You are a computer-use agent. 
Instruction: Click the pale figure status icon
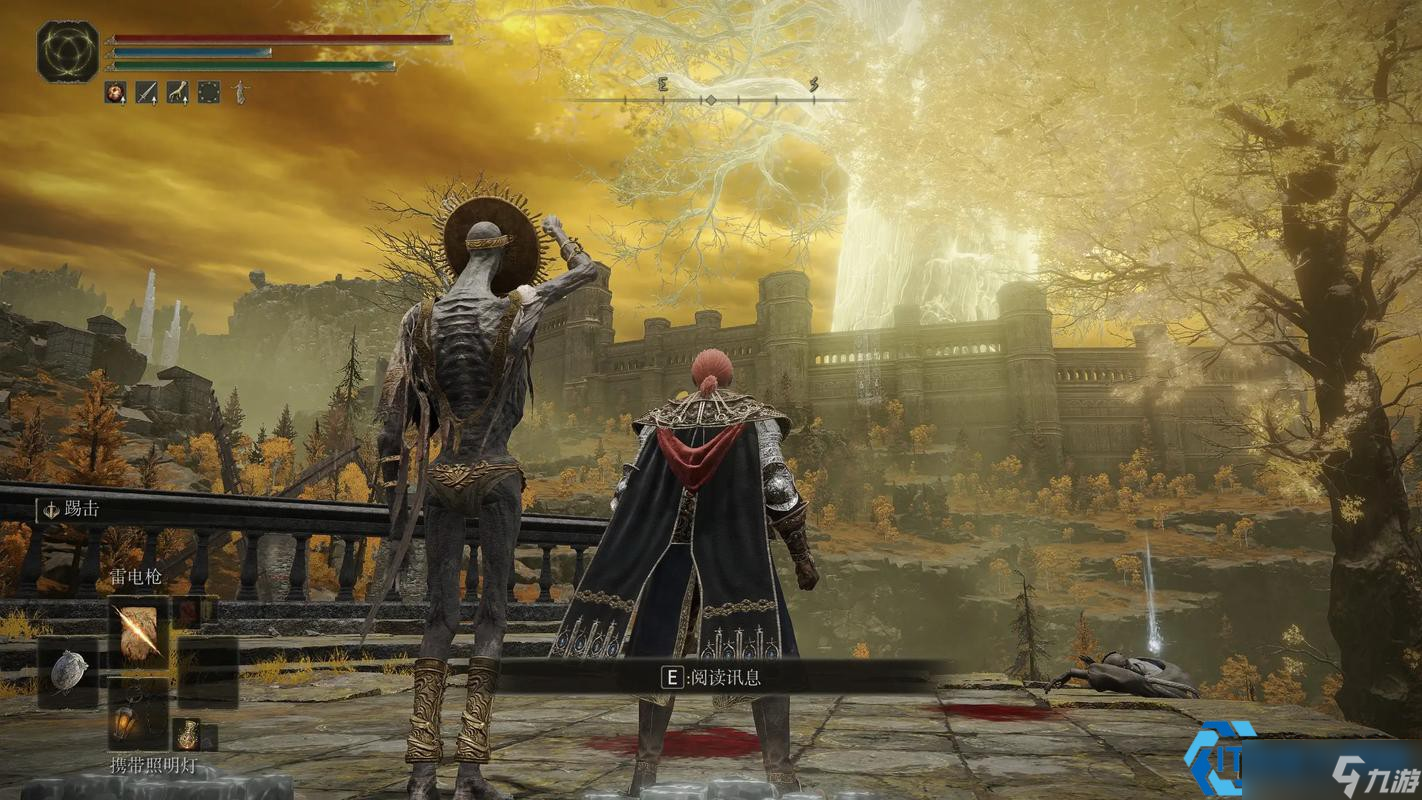[x=240, y=93]
